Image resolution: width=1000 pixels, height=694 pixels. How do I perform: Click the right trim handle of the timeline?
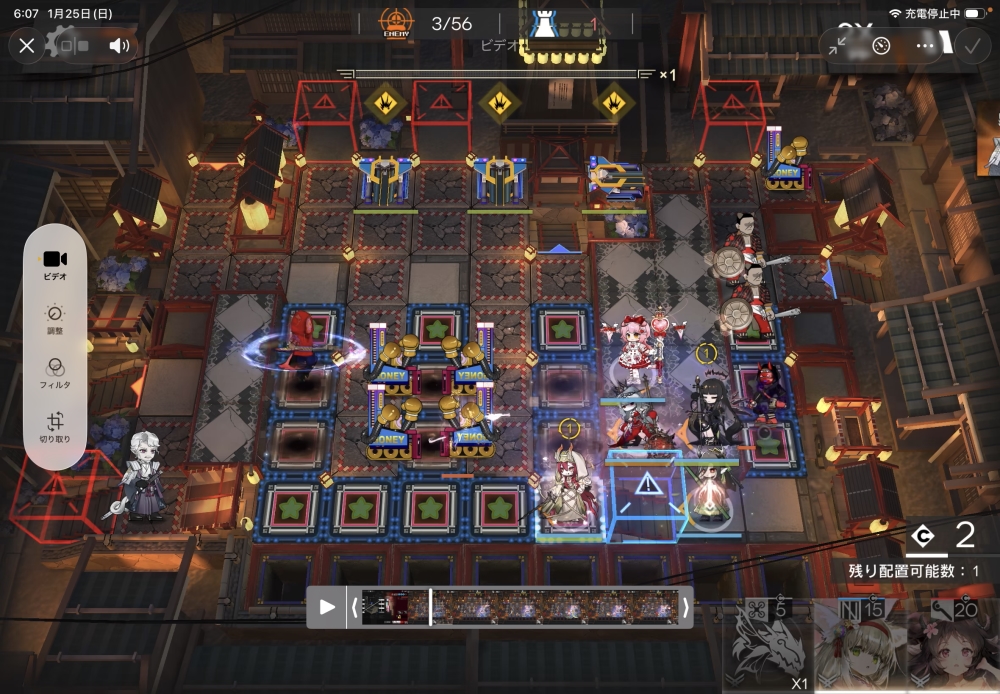click(x=685, y=607)
